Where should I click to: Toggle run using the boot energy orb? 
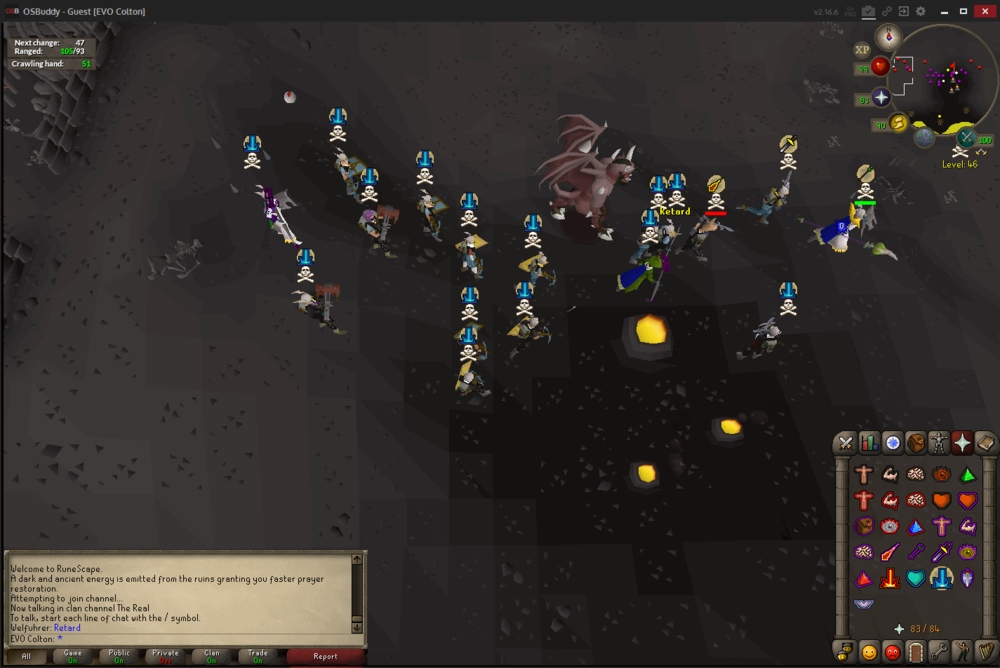898,123
